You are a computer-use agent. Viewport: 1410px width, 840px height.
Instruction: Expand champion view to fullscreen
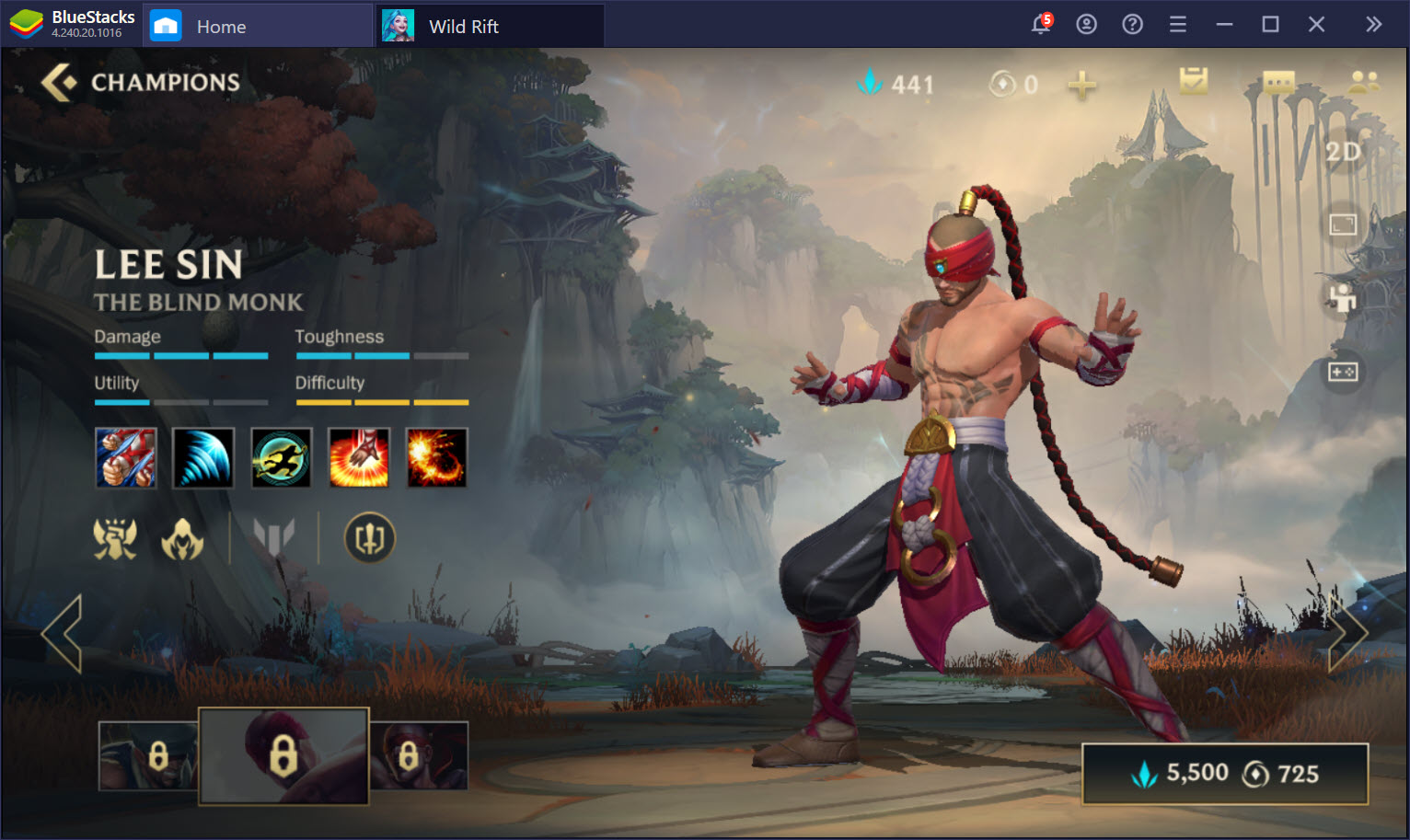(1343, 224)
